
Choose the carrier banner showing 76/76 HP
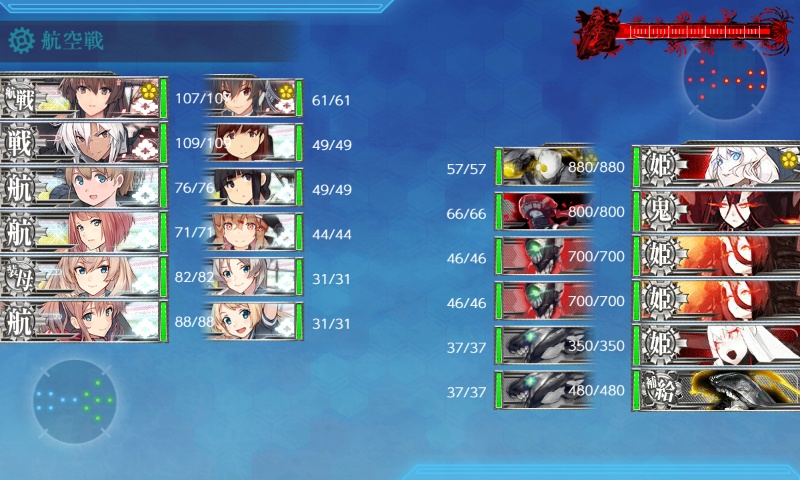click(x=82, y=187)
